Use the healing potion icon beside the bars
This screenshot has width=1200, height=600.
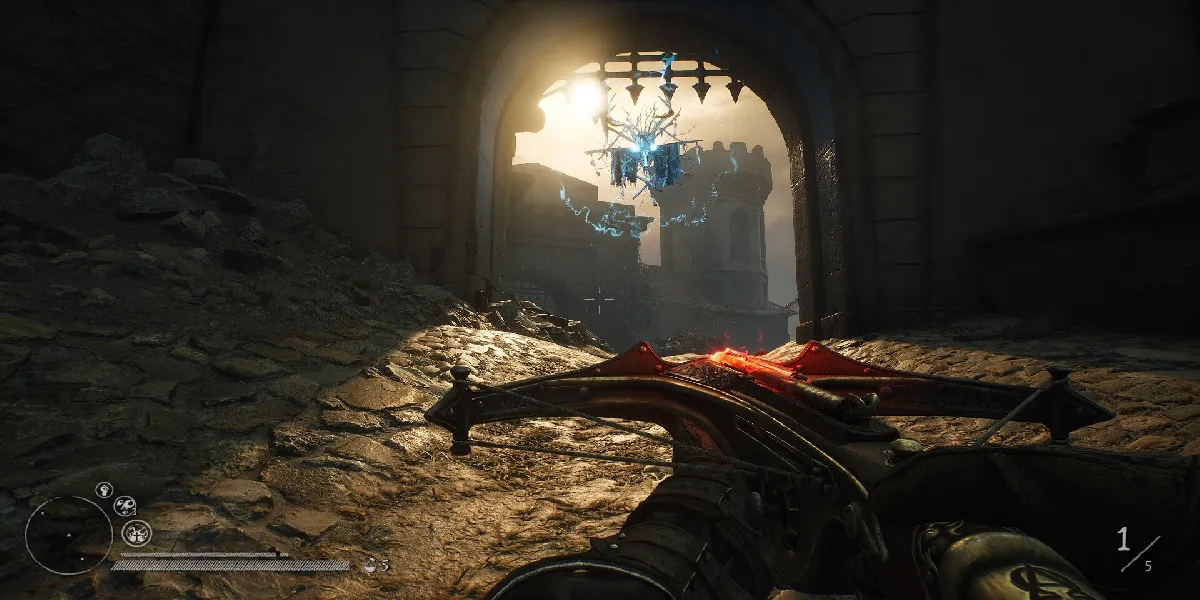pos(369,565)
